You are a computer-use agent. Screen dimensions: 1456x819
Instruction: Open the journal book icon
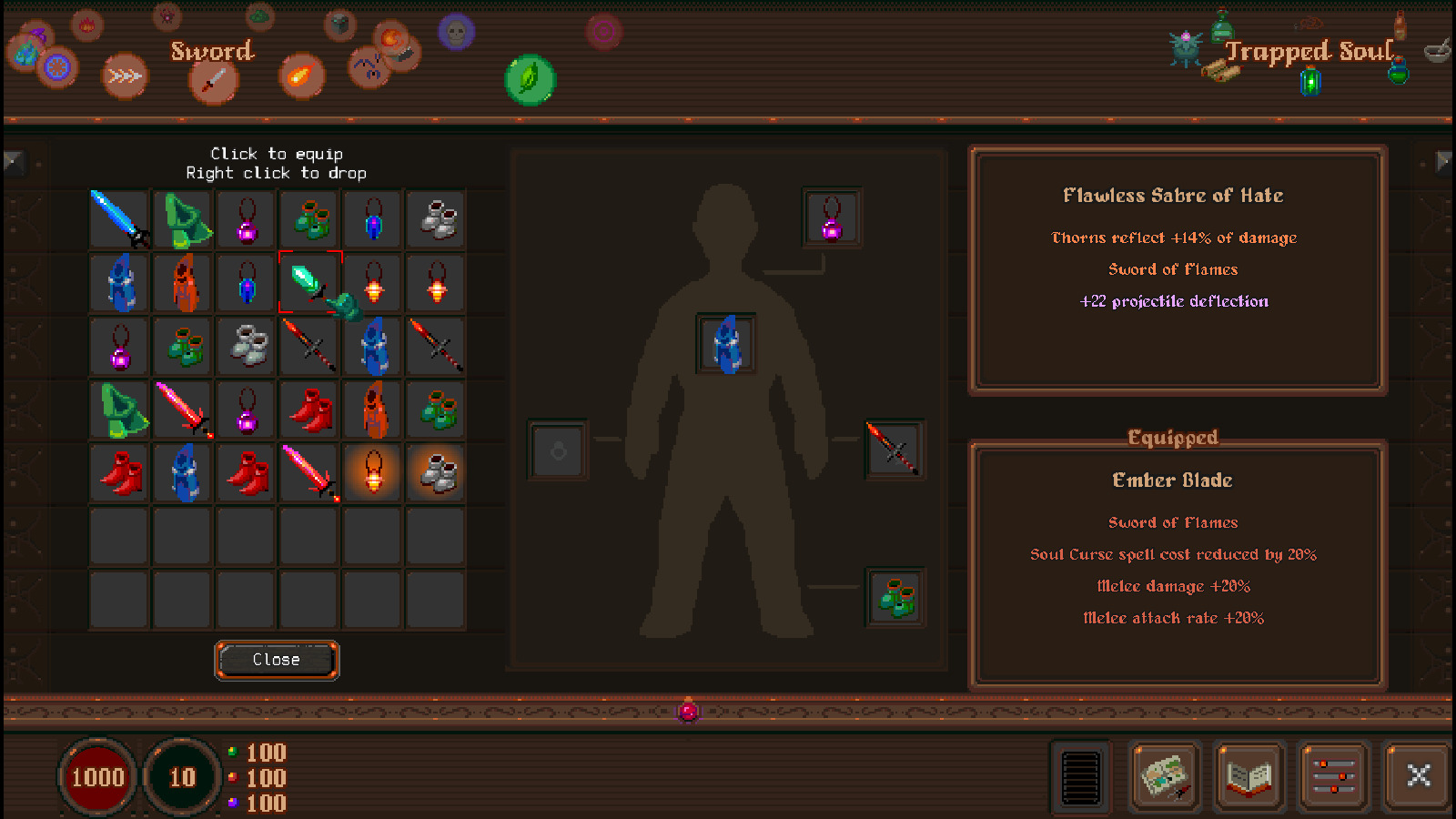point(1250,778)
